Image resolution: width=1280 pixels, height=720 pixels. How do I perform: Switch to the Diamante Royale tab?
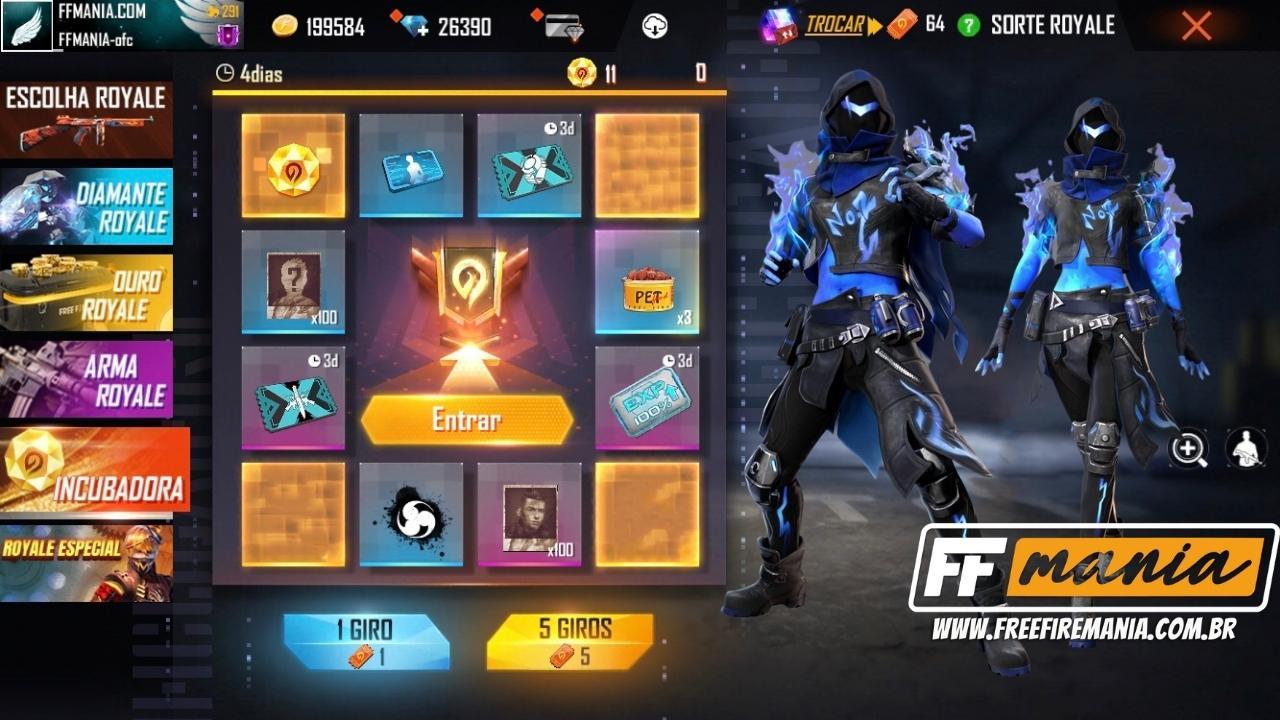(x=87, y=205)
